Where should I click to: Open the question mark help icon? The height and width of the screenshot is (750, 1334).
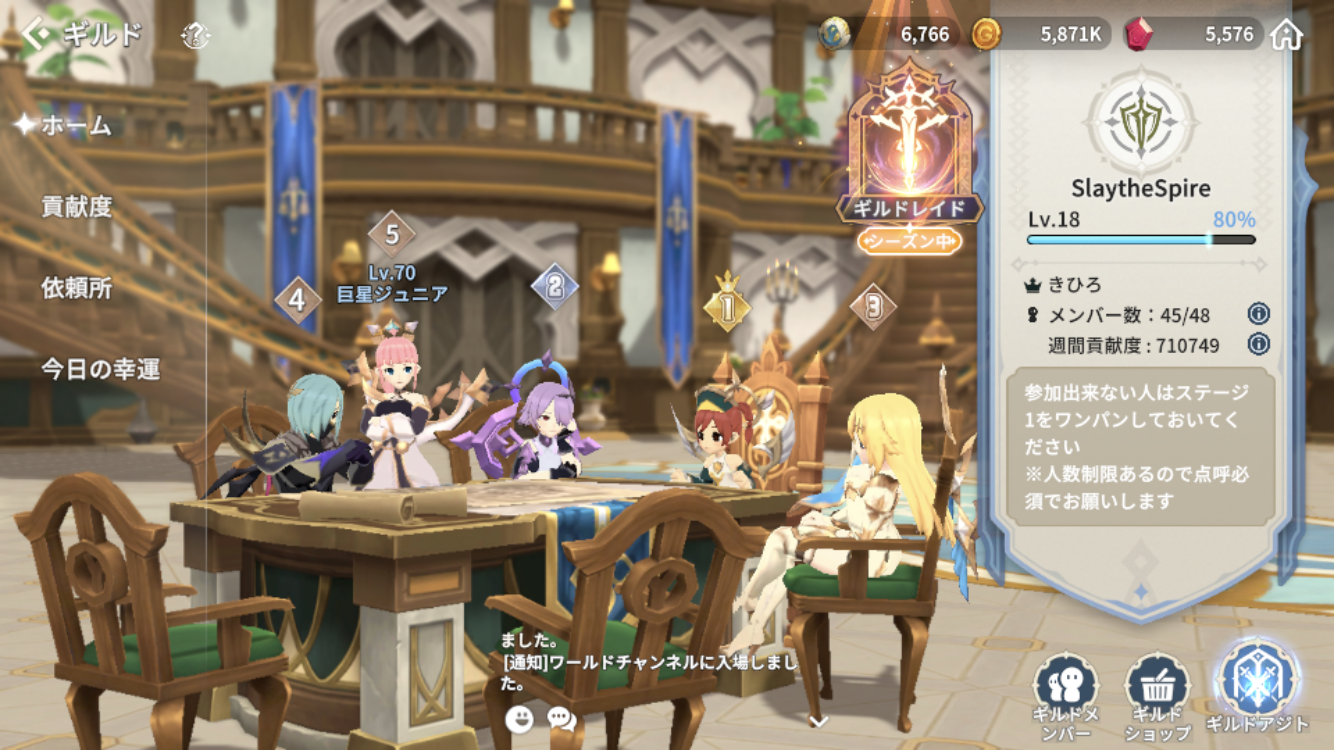[196, 37]
